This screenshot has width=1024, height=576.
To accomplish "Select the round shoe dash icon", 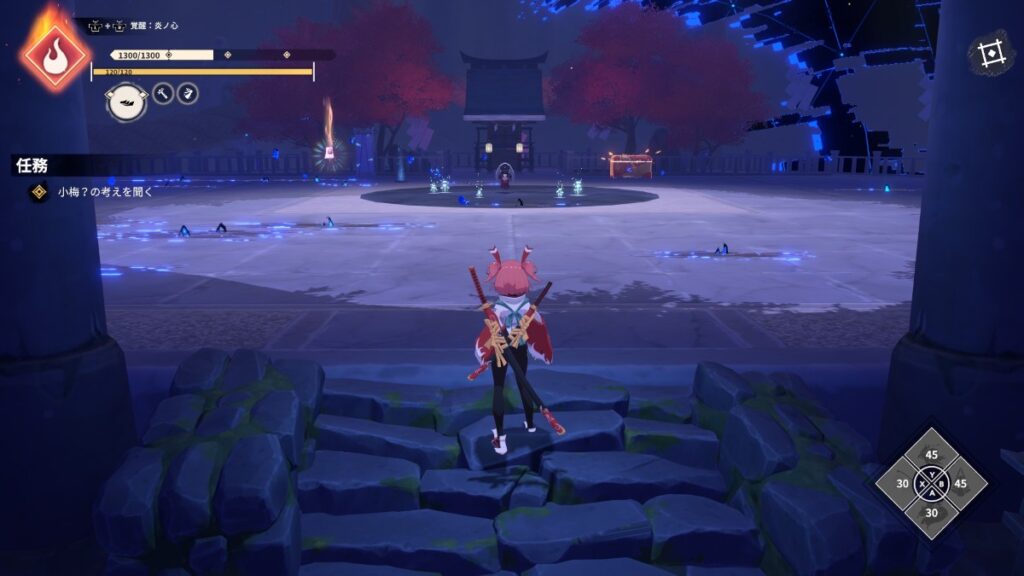I will tap(126, 102).
